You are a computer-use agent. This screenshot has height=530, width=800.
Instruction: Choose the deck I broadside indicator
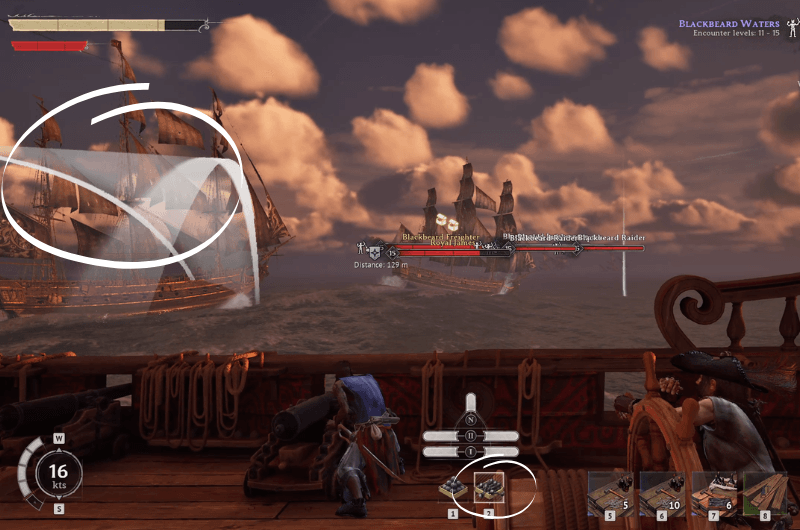pos(470,452)
